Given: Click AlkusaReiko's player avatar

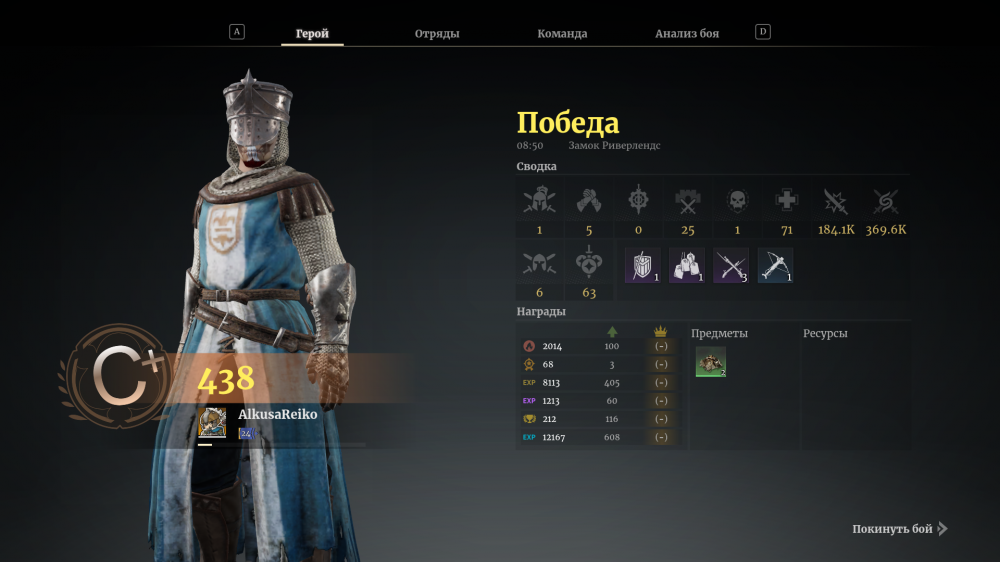Looking at the screenshot, I should pos(212,423).
